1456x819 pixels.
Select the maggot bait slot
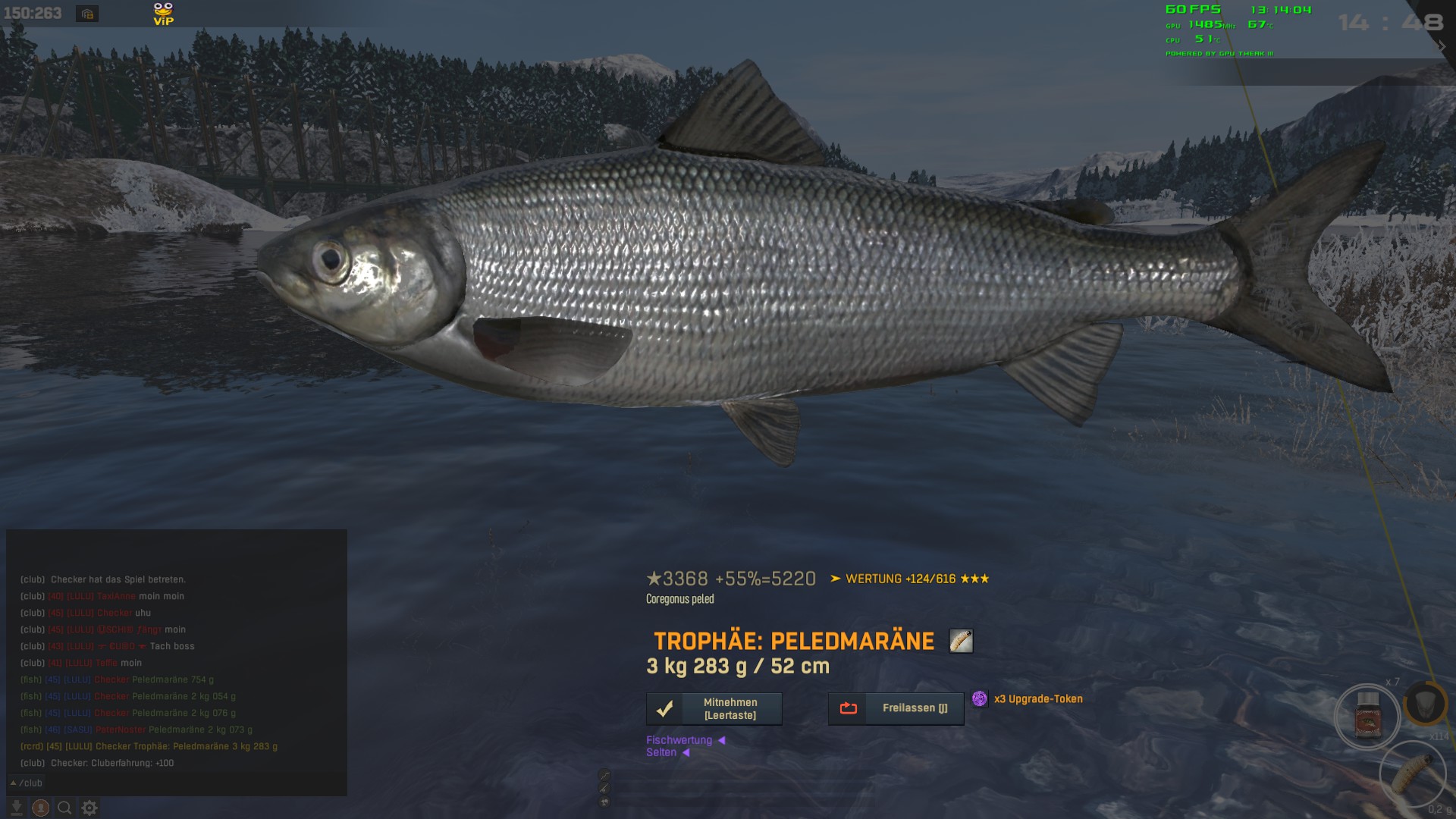click(x=1412, y=772)
